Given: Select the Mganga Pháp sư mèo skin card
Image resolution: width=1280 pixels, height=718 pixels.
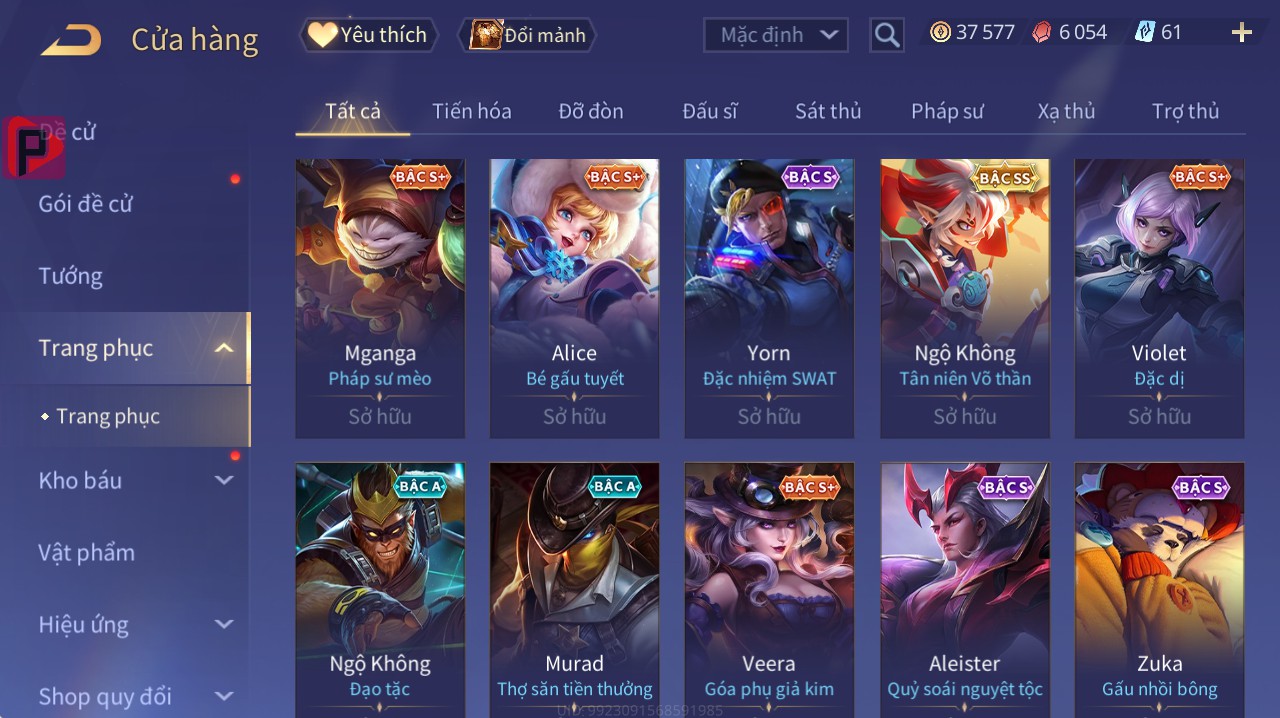Looking at the screenshot, I should pyautogui.click(x=380, y=298).
